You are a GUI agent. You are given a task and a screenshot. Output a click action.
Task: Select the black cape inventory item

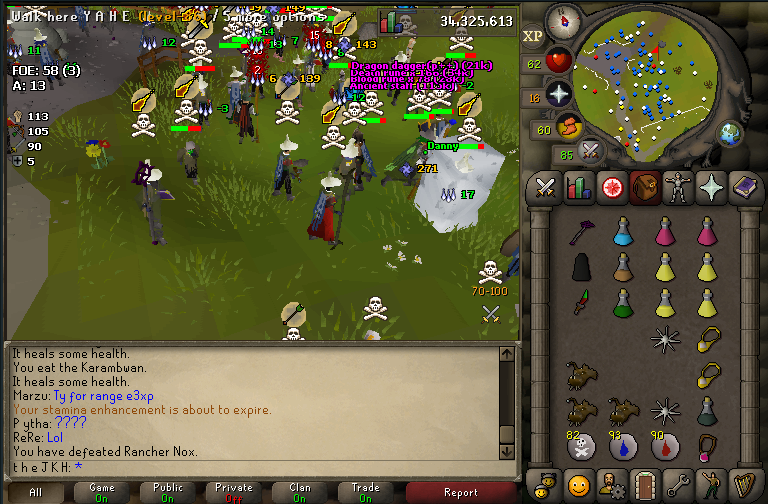582,267
